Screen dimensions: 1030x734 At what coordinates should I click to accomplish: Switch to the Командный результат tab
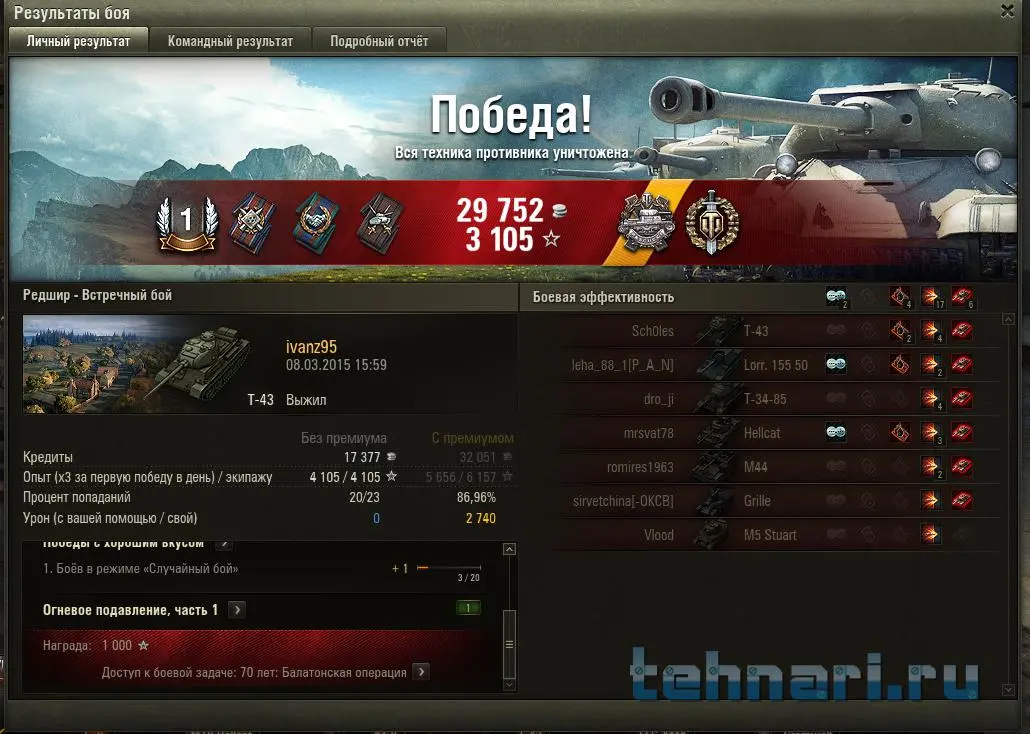[230, 41]
